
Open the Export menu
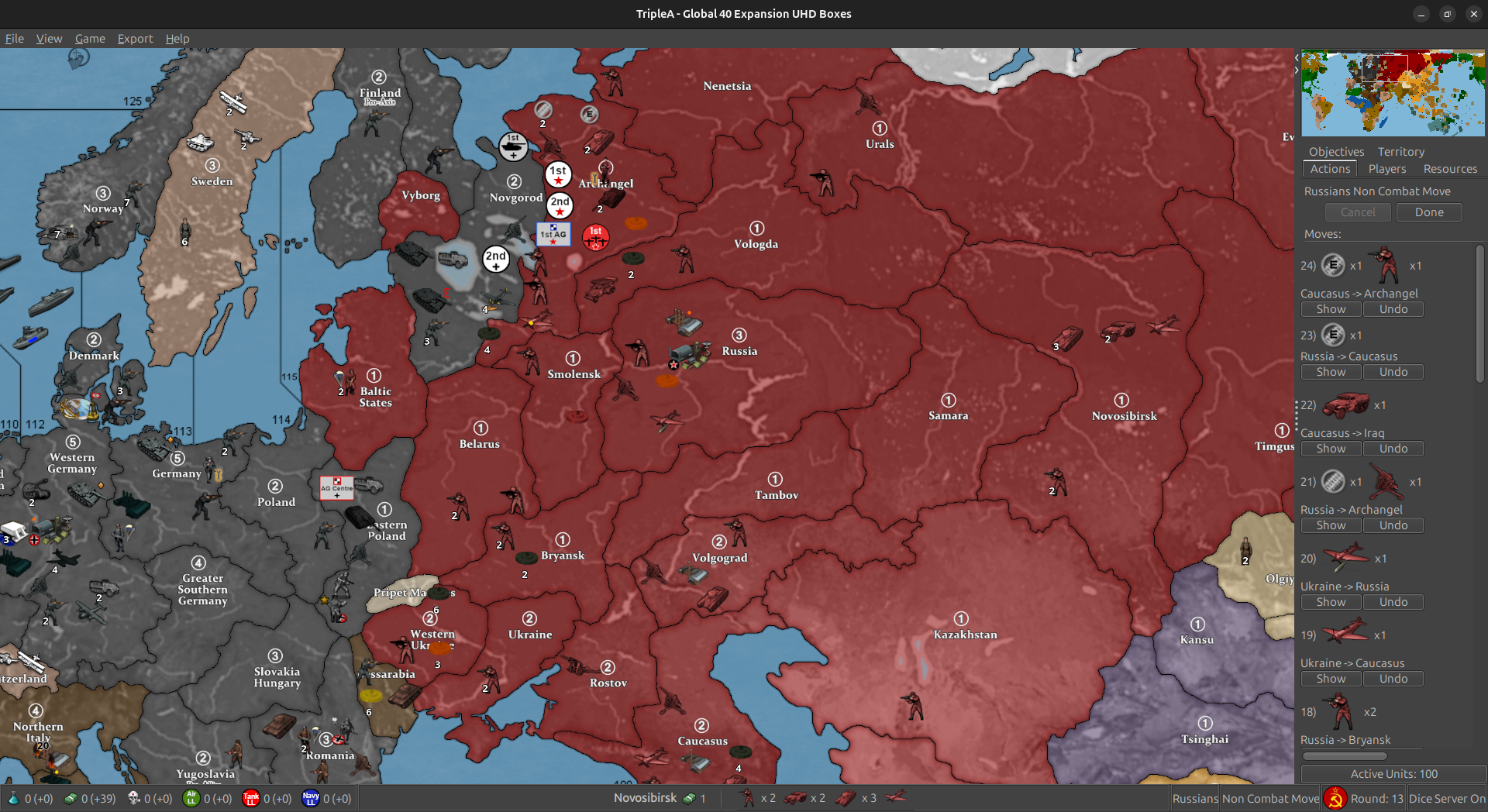click(135, 38)
